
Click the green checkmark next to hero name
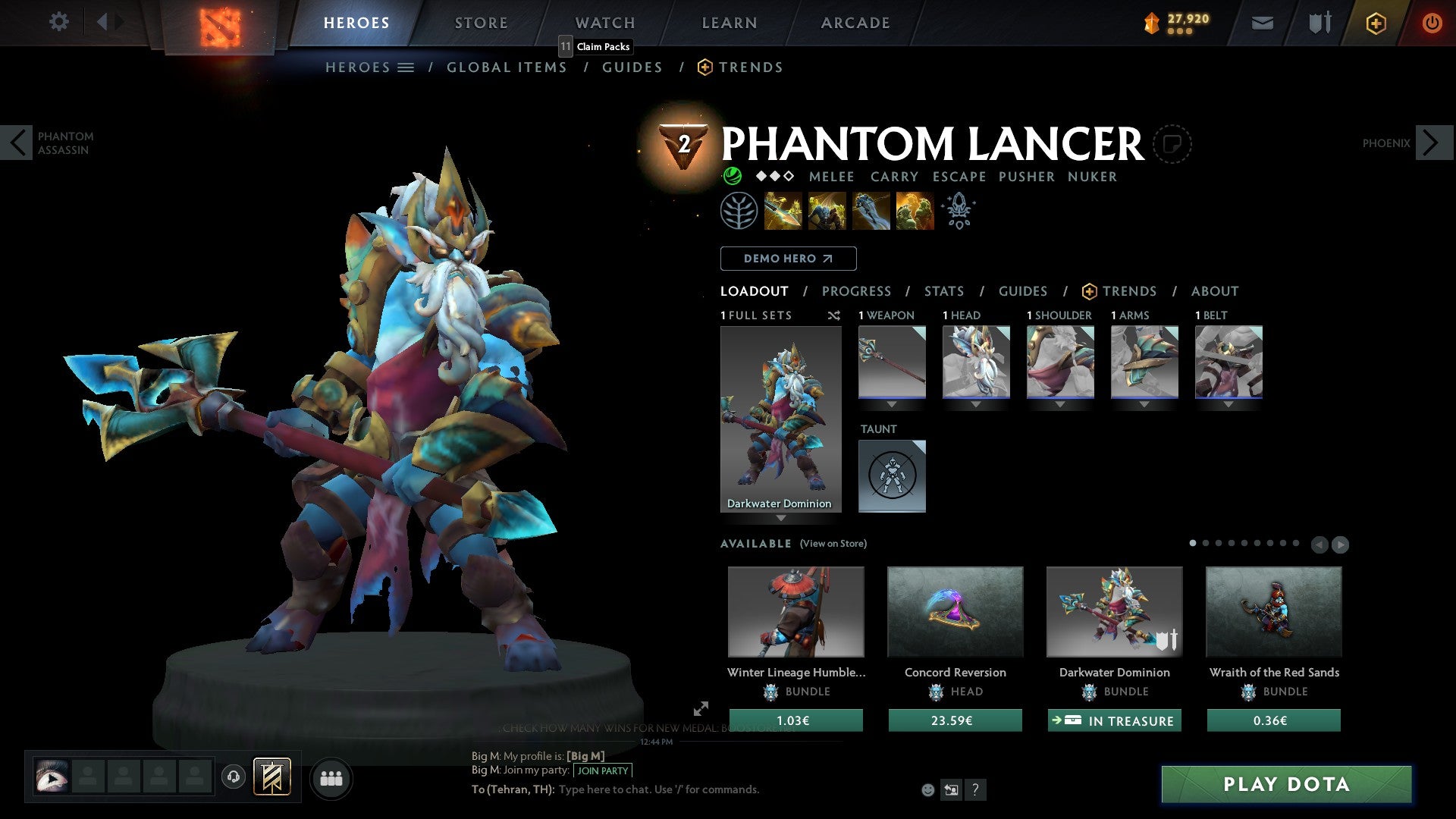pos(732,175)
